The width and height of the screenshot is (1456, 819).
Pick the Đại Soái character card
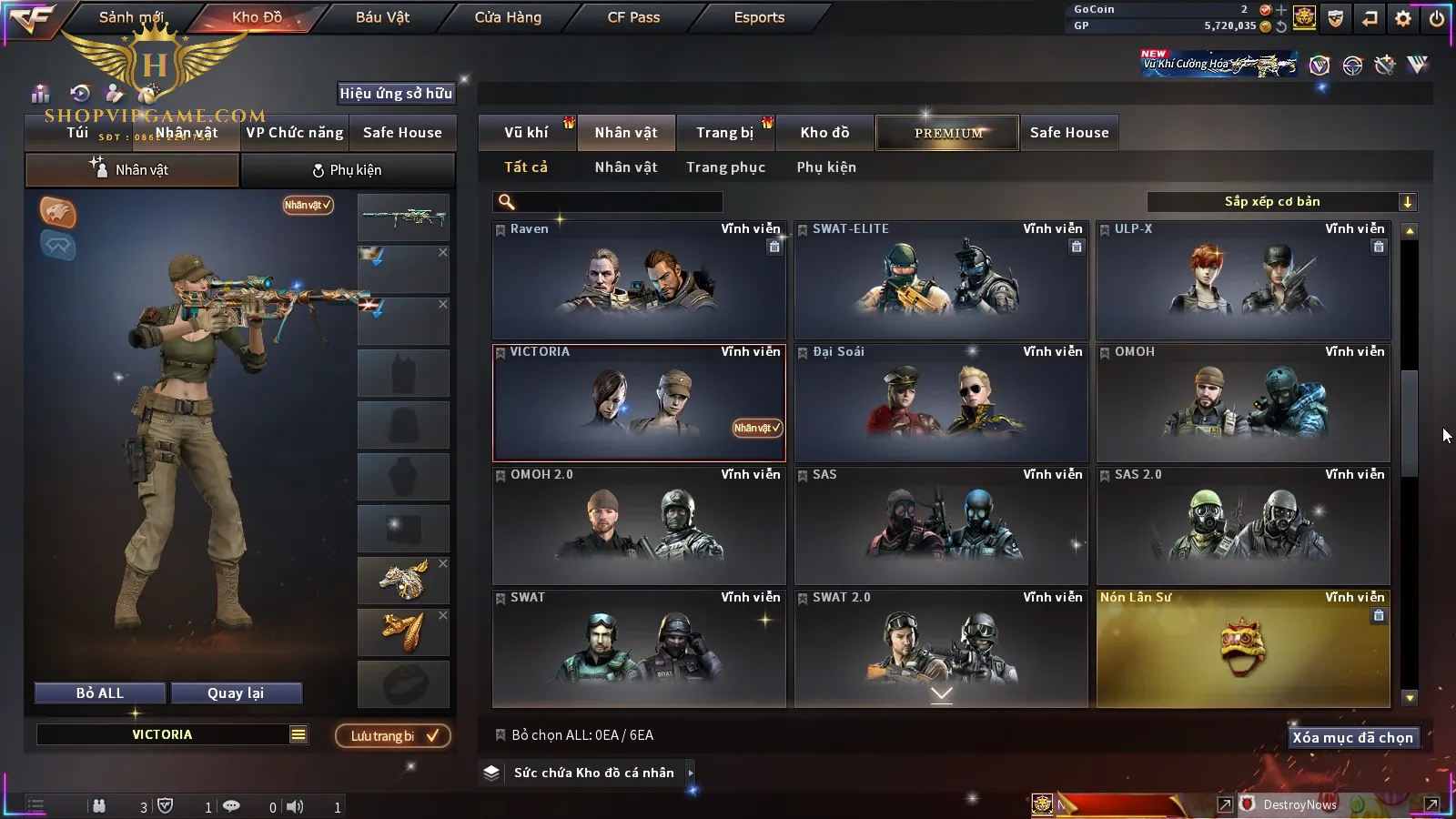coord(941,403)
